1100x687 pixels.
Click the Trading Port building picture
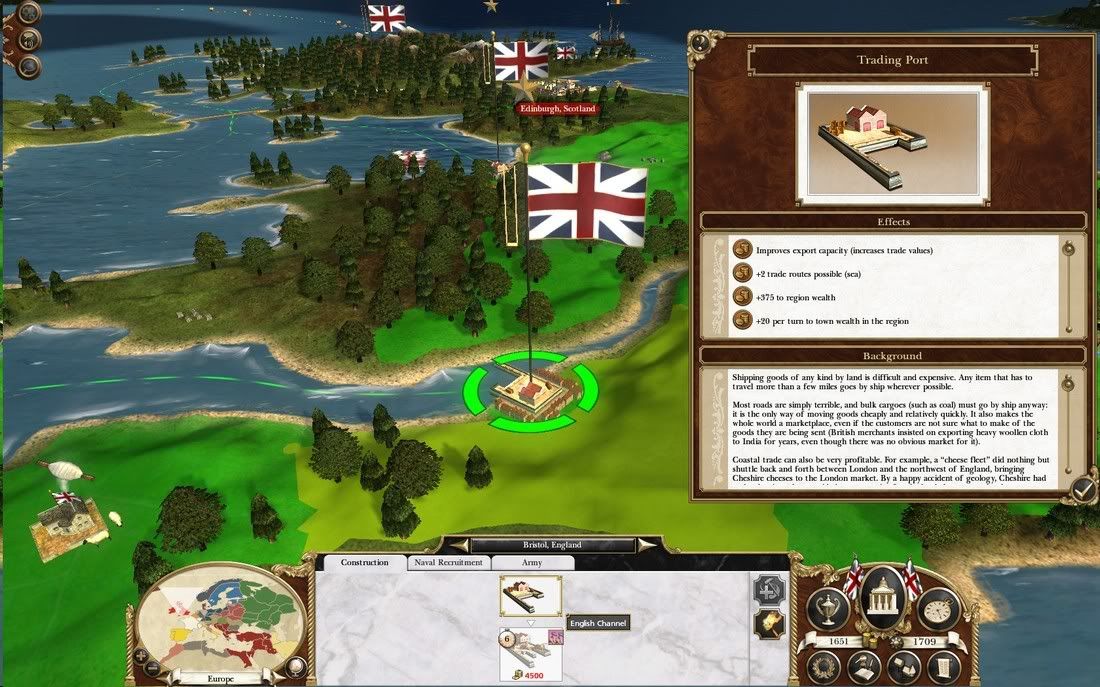[x=867, y=137]
